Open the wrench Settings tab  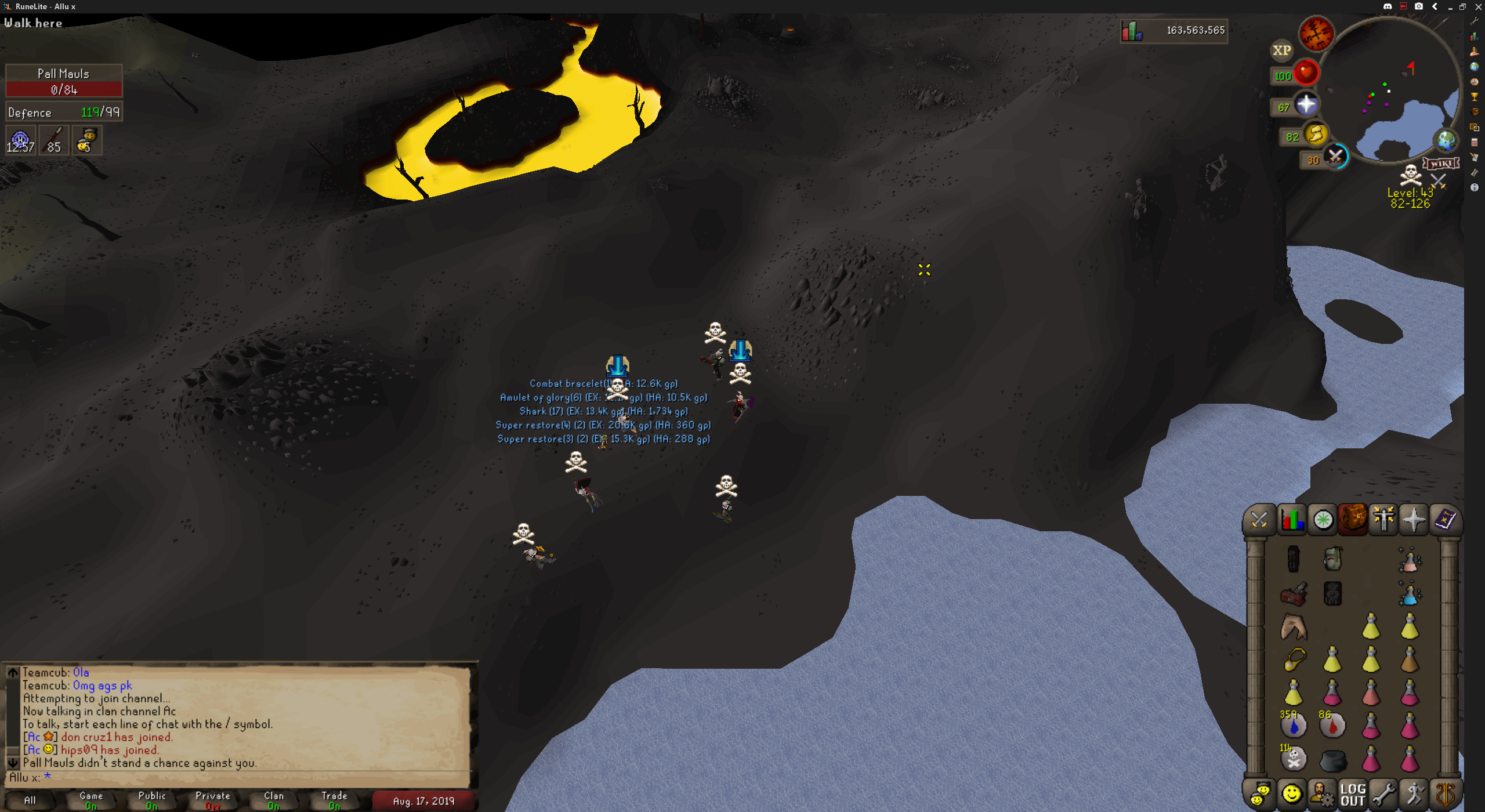pos(1383,794)
